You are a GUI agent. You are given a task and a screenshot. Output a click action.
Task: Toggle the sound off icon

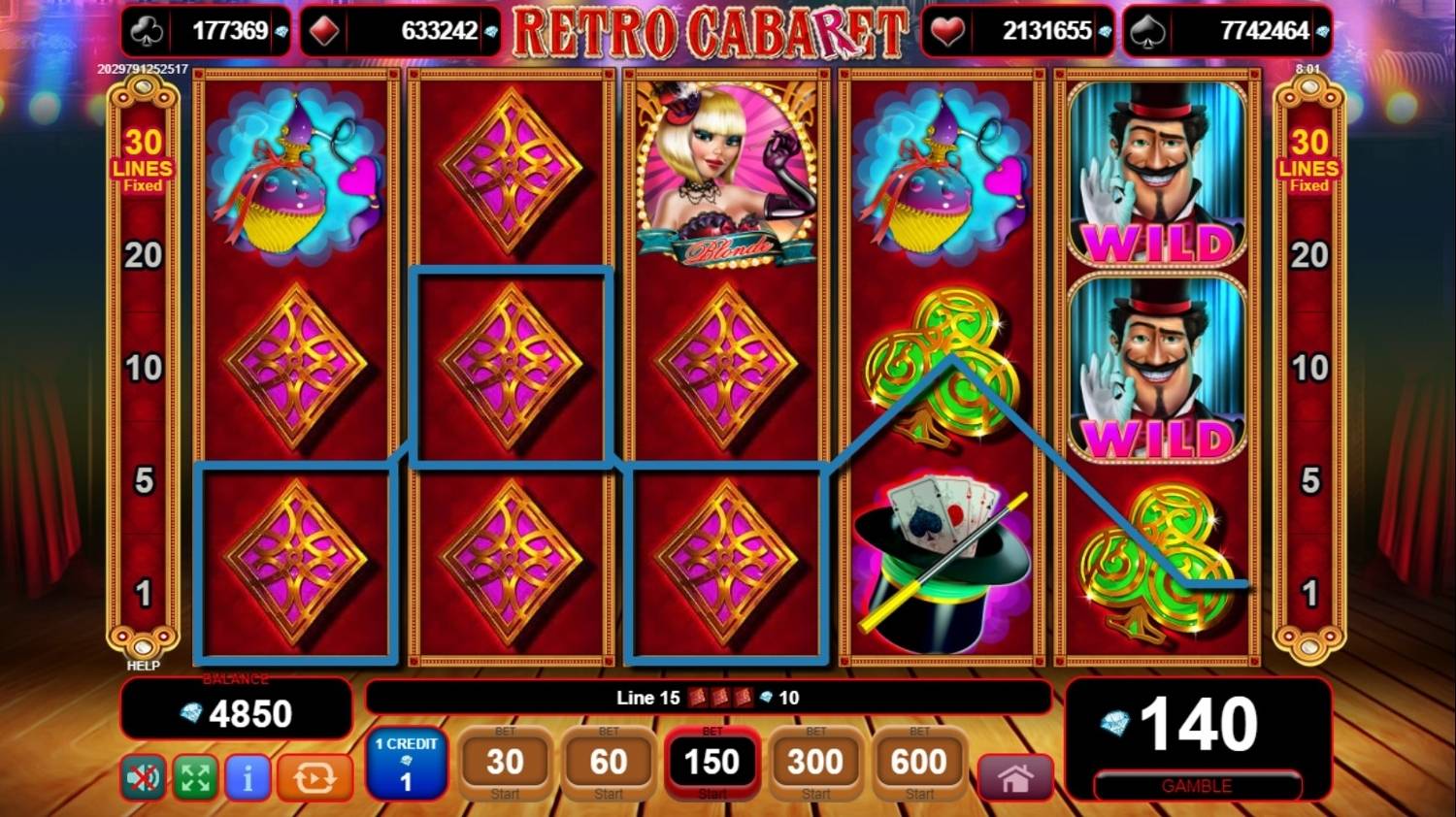pyautogui.click(x=142, y=777)
